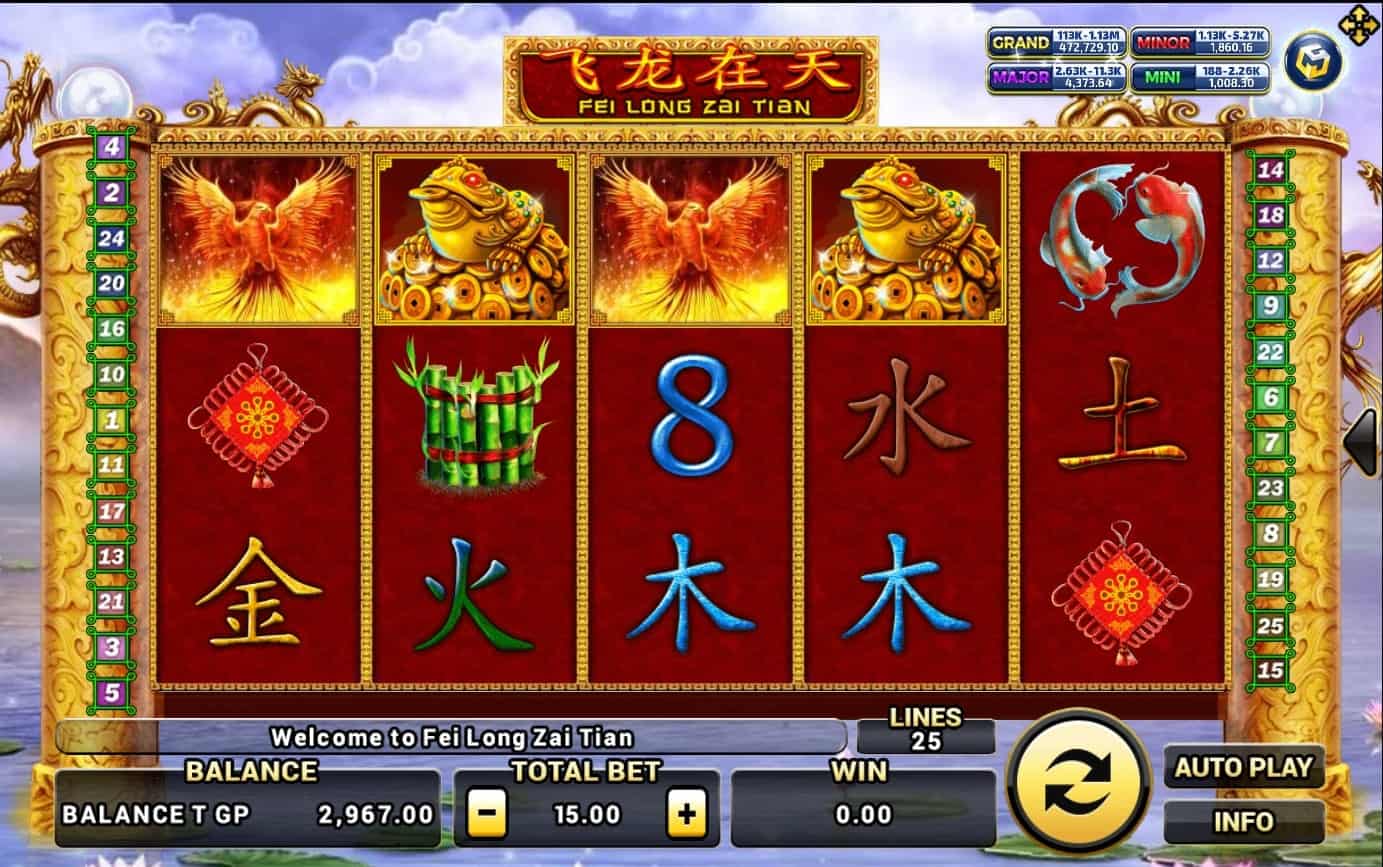1383x867 pixels.
Task: Highlight payline number 14 marker
Action: pos(1270,170)
